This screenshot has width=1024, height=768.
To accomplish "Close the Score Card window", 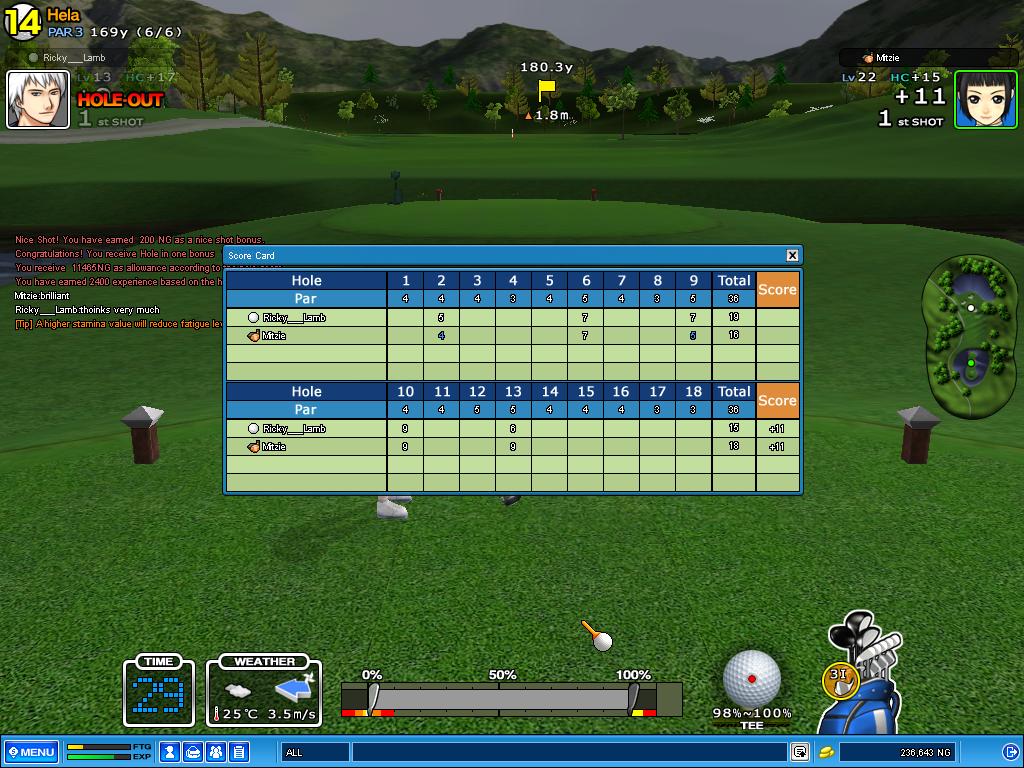I will 792,255.
